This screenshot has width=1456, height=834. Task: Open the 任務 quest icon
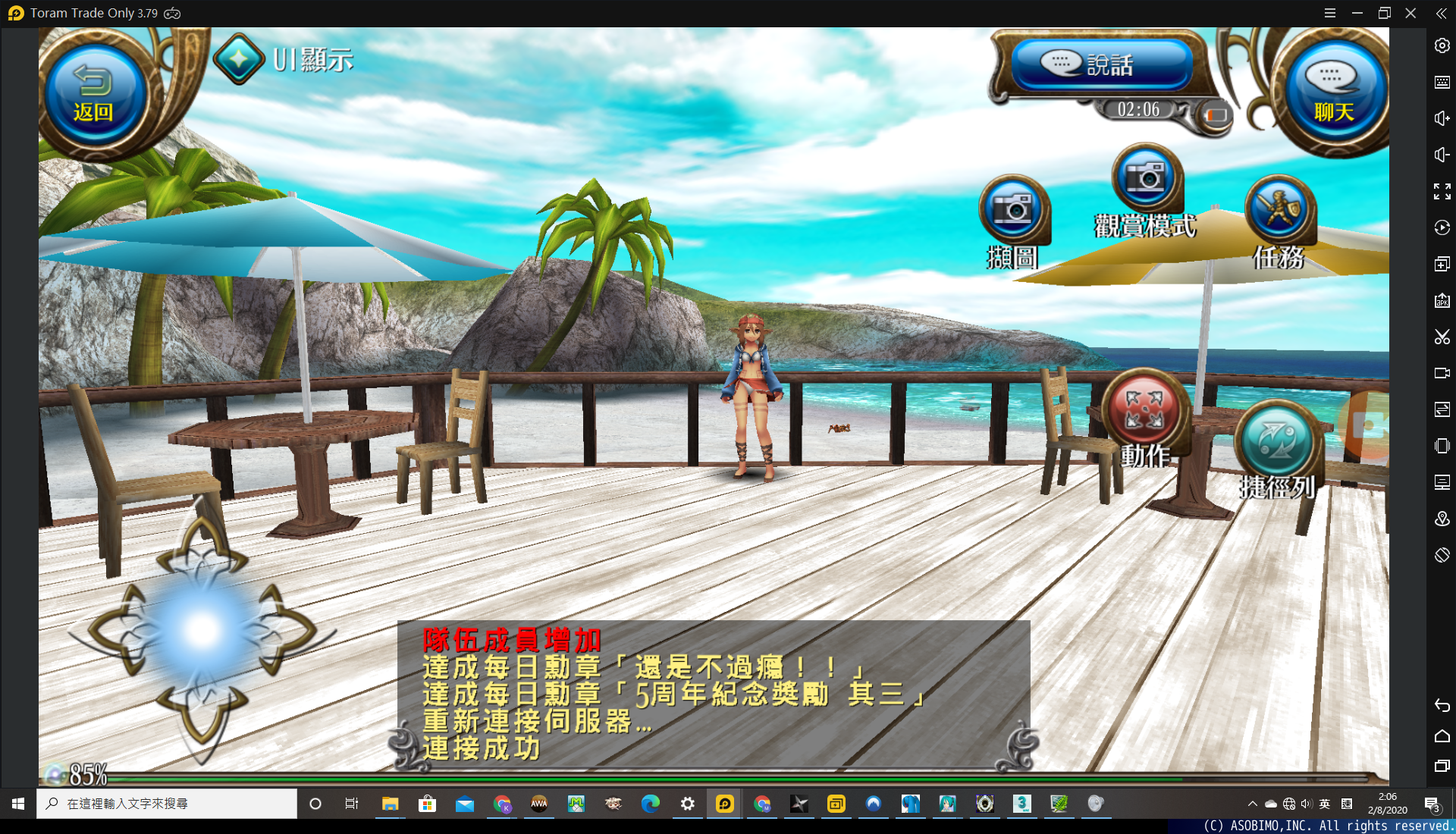(x=1280, y=211)
